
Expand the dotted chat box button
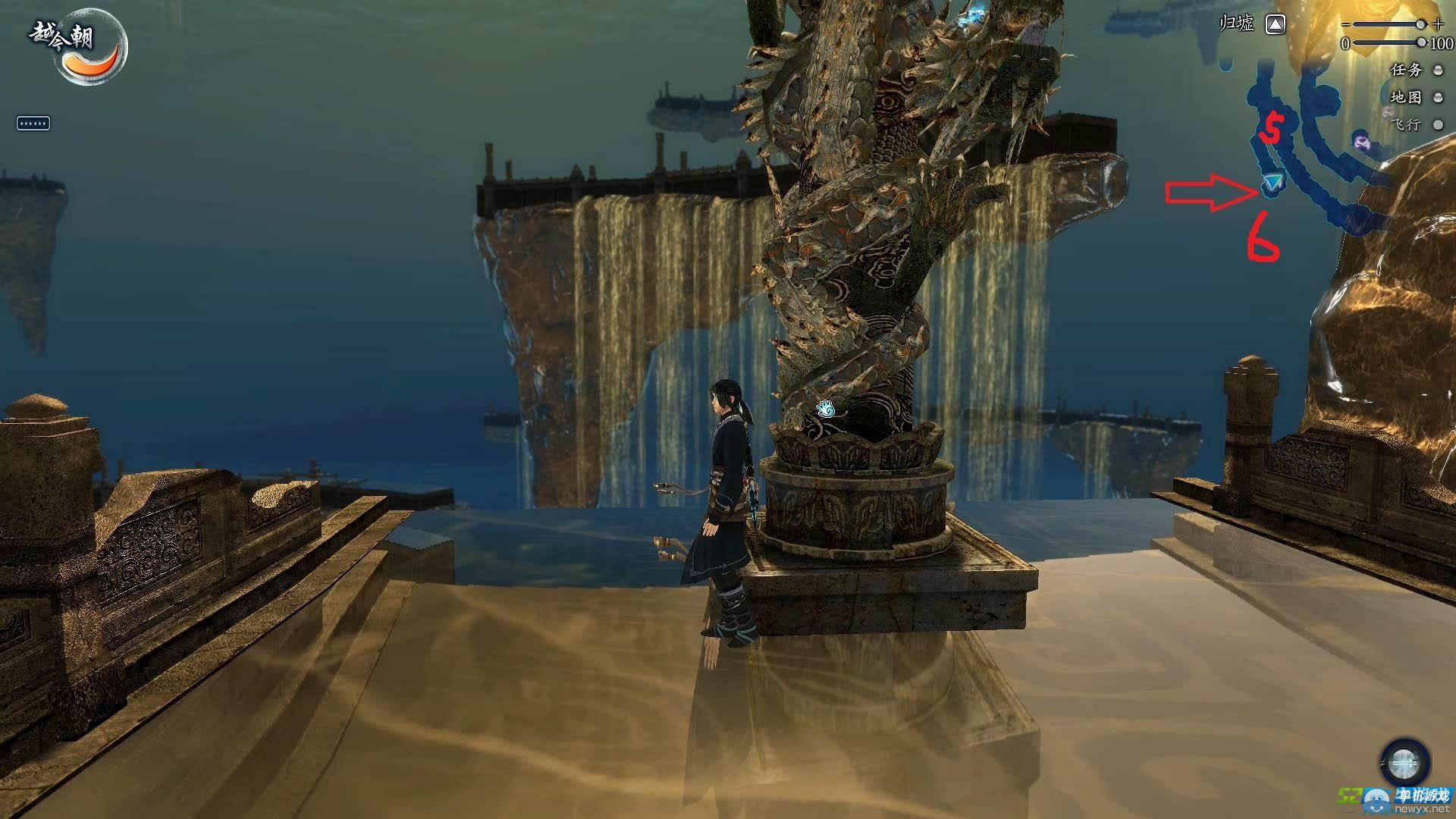pos(33,123)
